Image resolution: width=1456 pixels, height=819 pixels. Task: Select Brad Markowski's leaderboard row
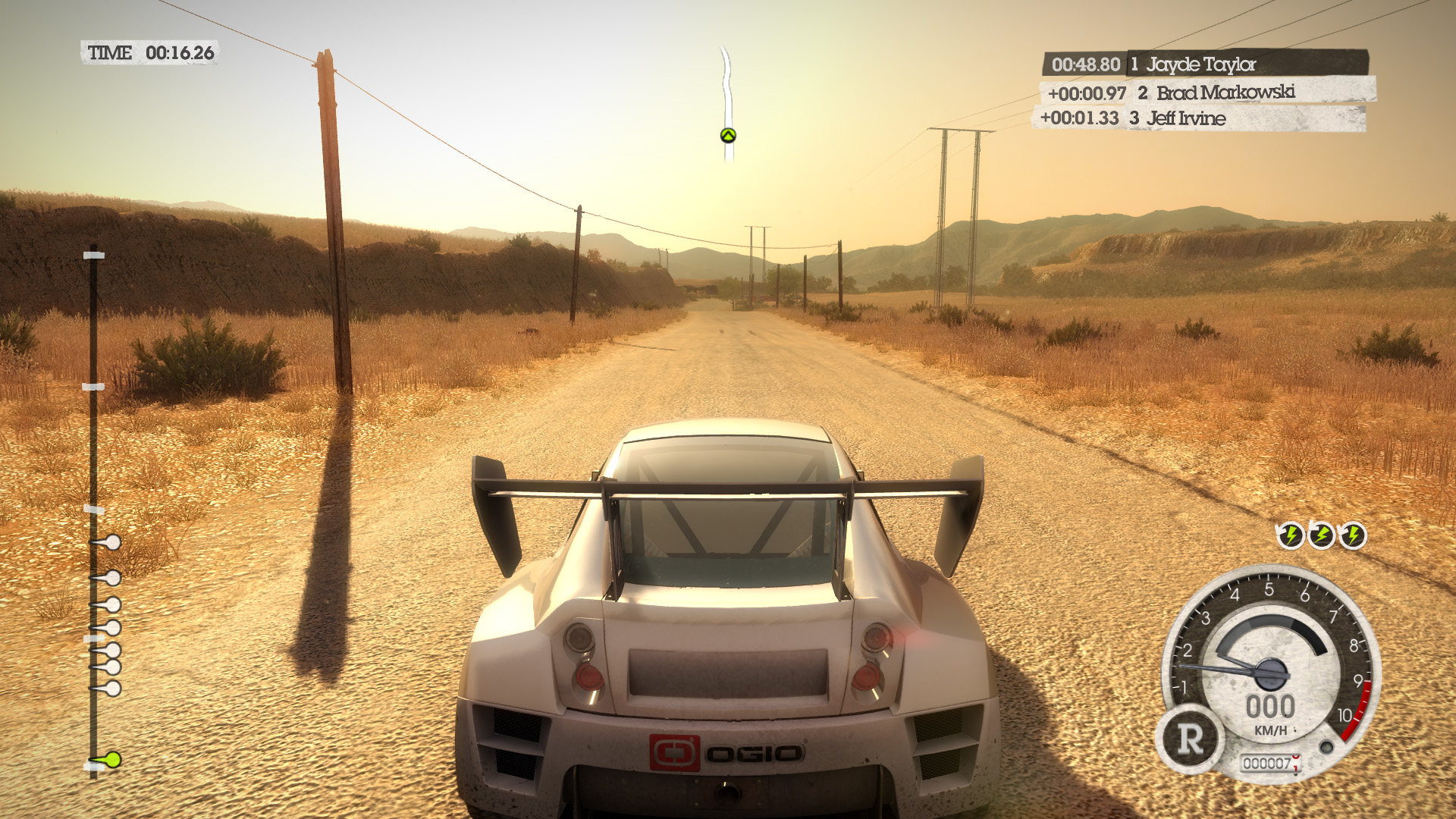1207,93
